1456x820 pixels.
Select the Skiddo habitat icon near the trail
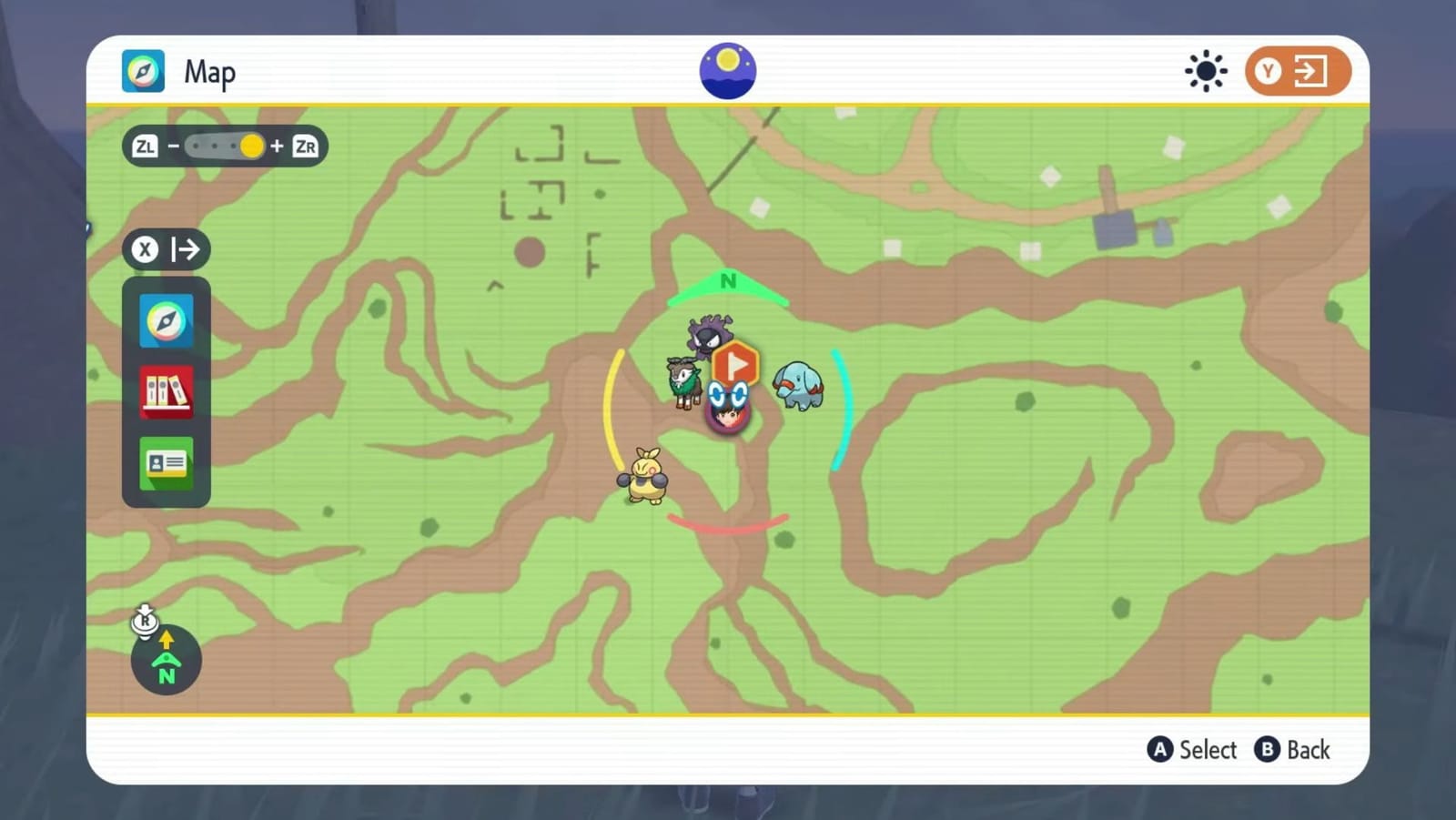[x=684, y=381]
